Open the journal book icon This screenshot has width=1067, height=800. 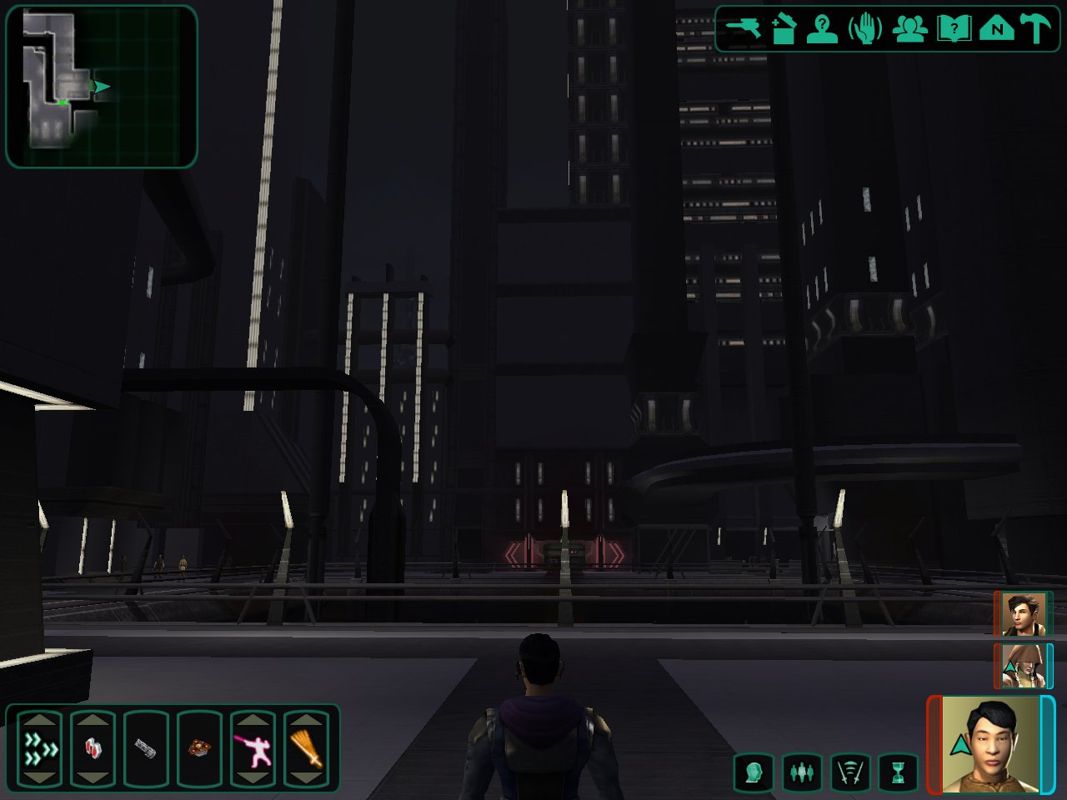pyautogui.click(x=953, y=29)
